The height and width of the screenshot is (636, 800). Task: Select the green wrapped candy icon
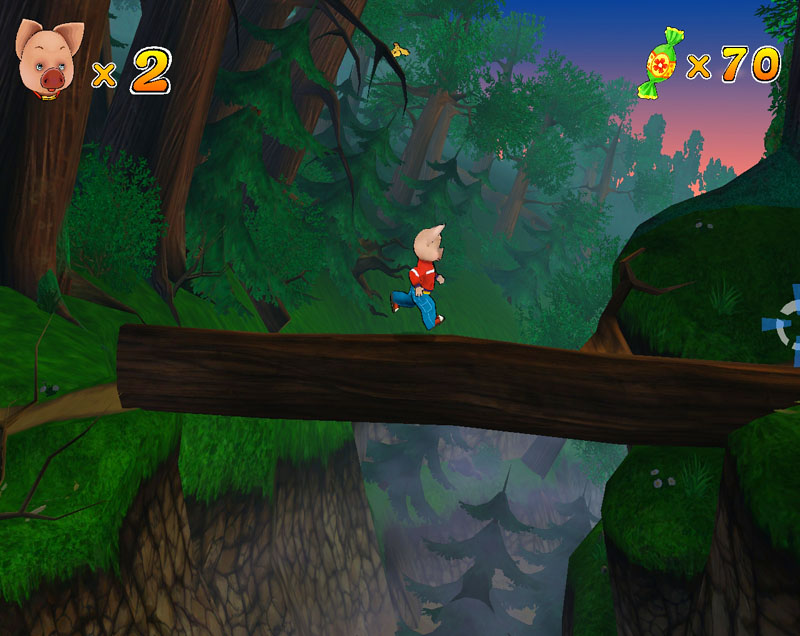pyautogui.click(x=661, y=64)
